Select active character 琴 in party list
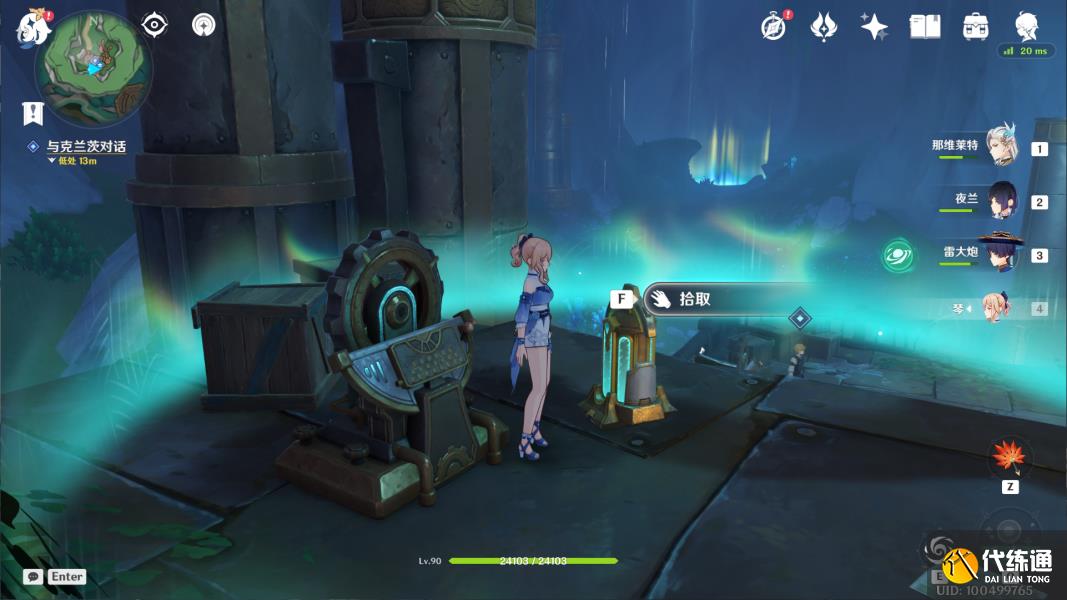 point(996,308)
